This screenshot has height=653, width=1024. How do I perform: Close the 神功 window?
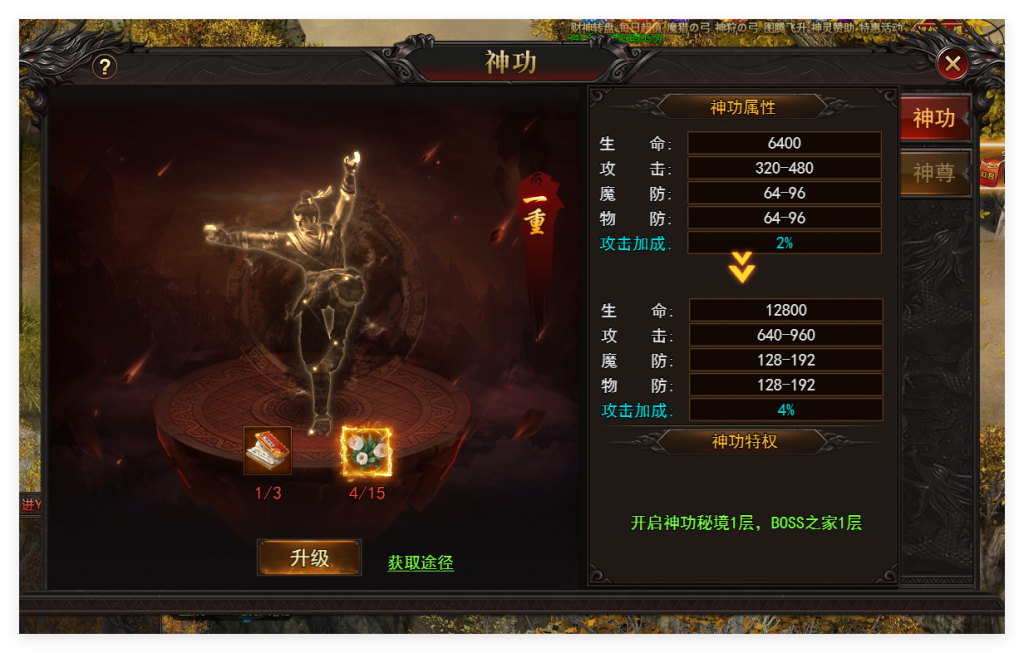(x=952, y=65)
